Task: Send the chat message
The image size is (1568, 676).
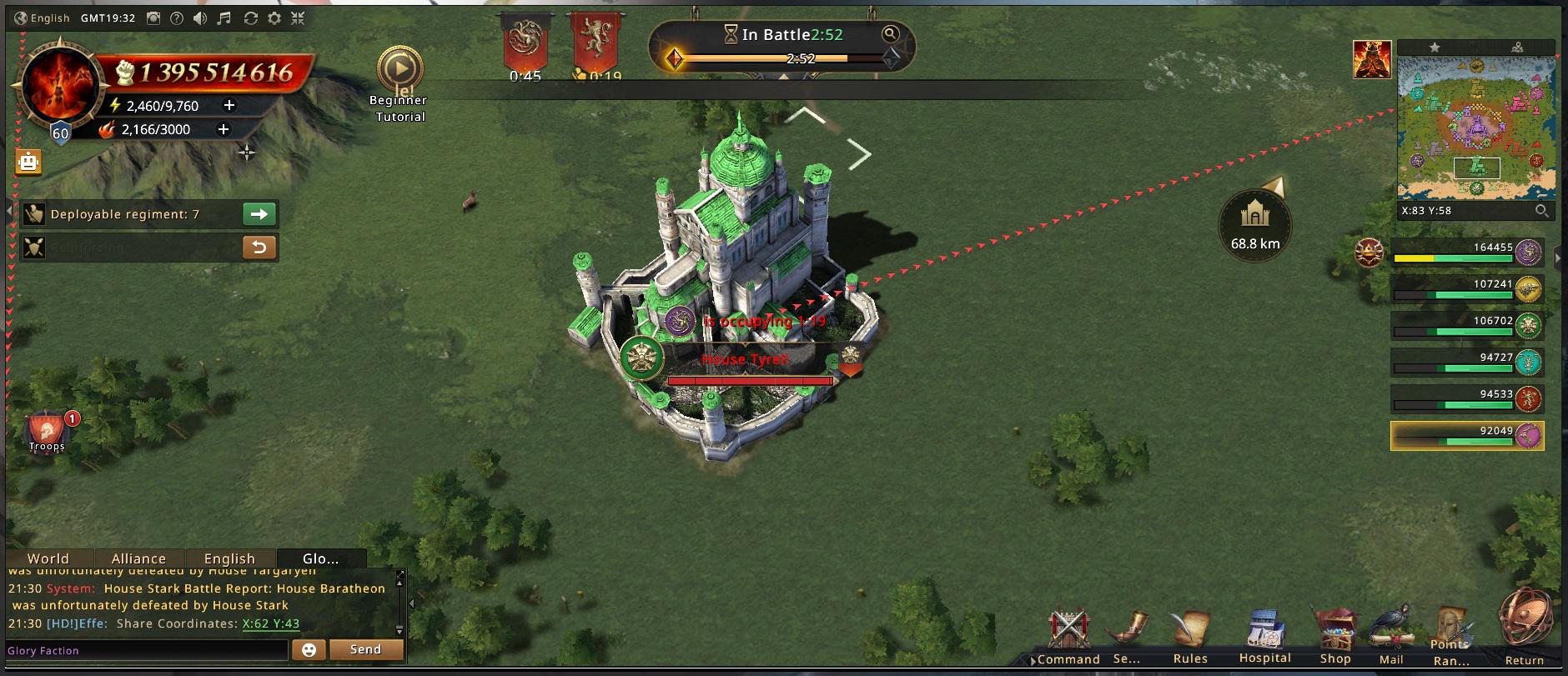Action: (365, 649)
